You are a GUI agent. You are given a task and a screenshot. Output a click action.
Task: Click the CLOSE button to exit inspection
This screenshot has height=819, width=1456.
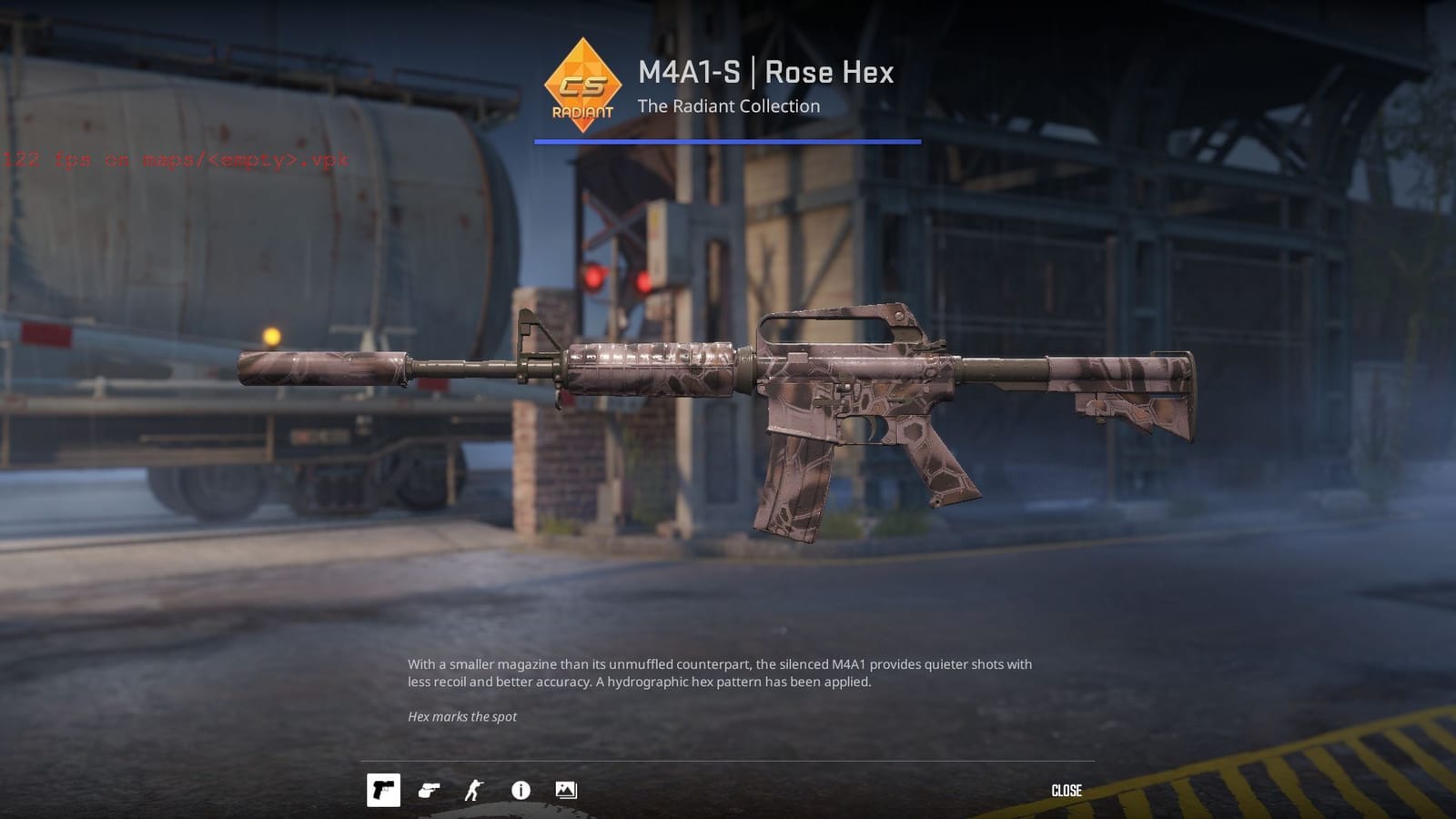pyautogui.click(x=1067, y=790)
